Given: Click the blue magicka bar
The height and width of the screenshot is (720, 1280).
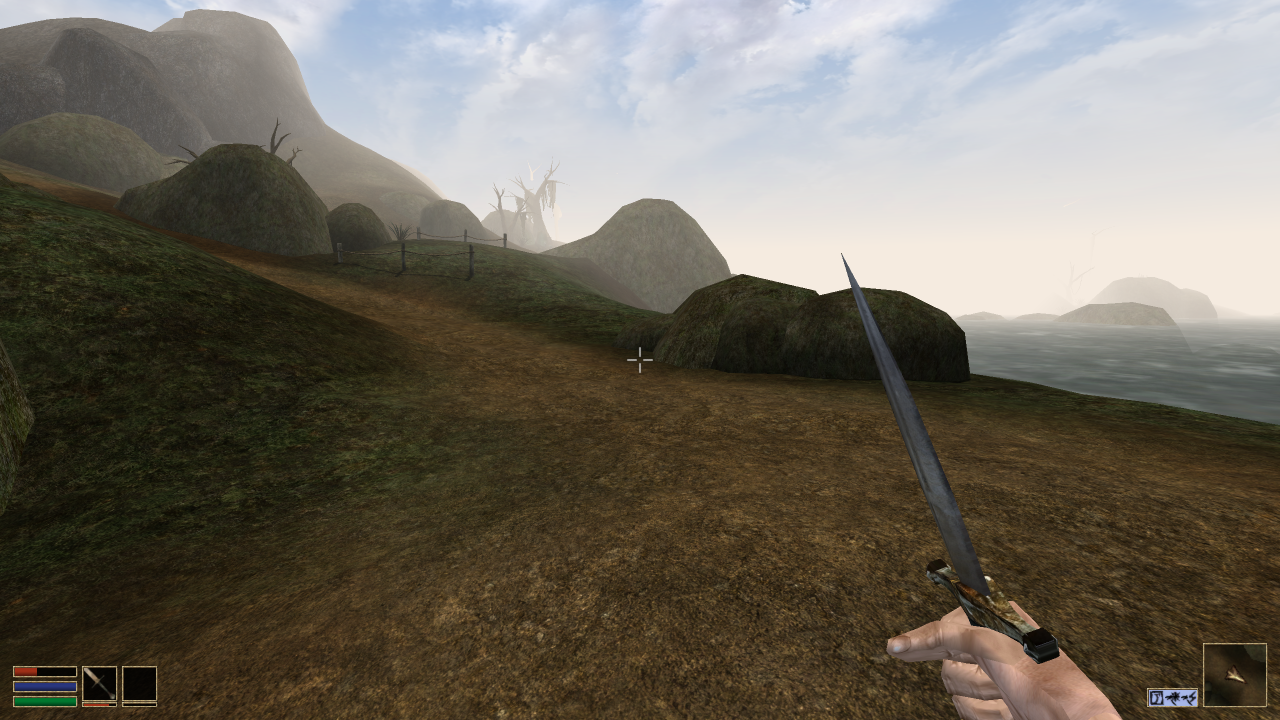Looking at the screenshot, I should tap(45, 686).
